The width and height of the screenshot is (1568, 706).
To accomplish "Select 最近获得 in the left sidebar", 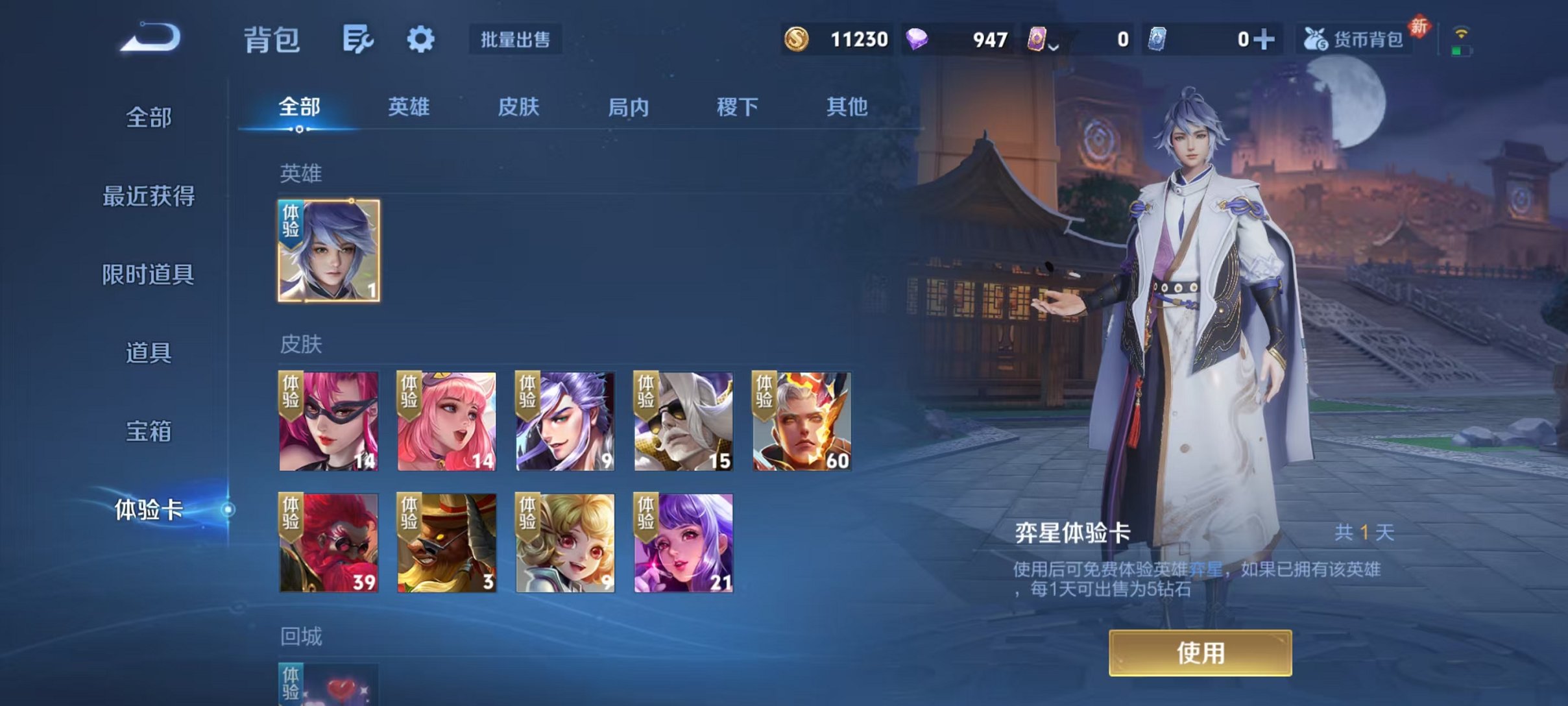I will pyautogui.click(x=151, y=195).
